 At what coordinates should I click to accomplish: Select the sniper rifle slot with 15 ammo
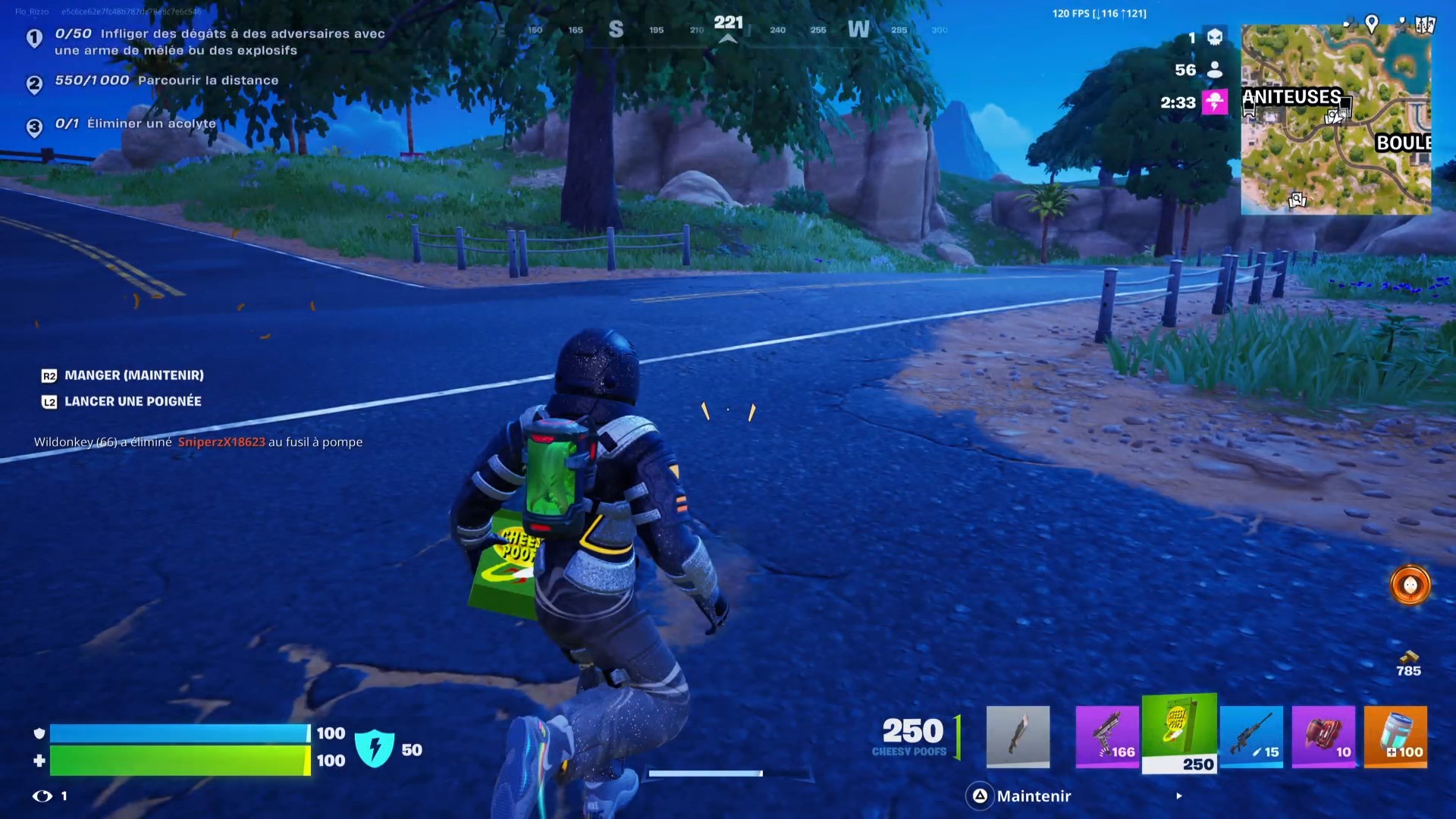[1252, 736]
